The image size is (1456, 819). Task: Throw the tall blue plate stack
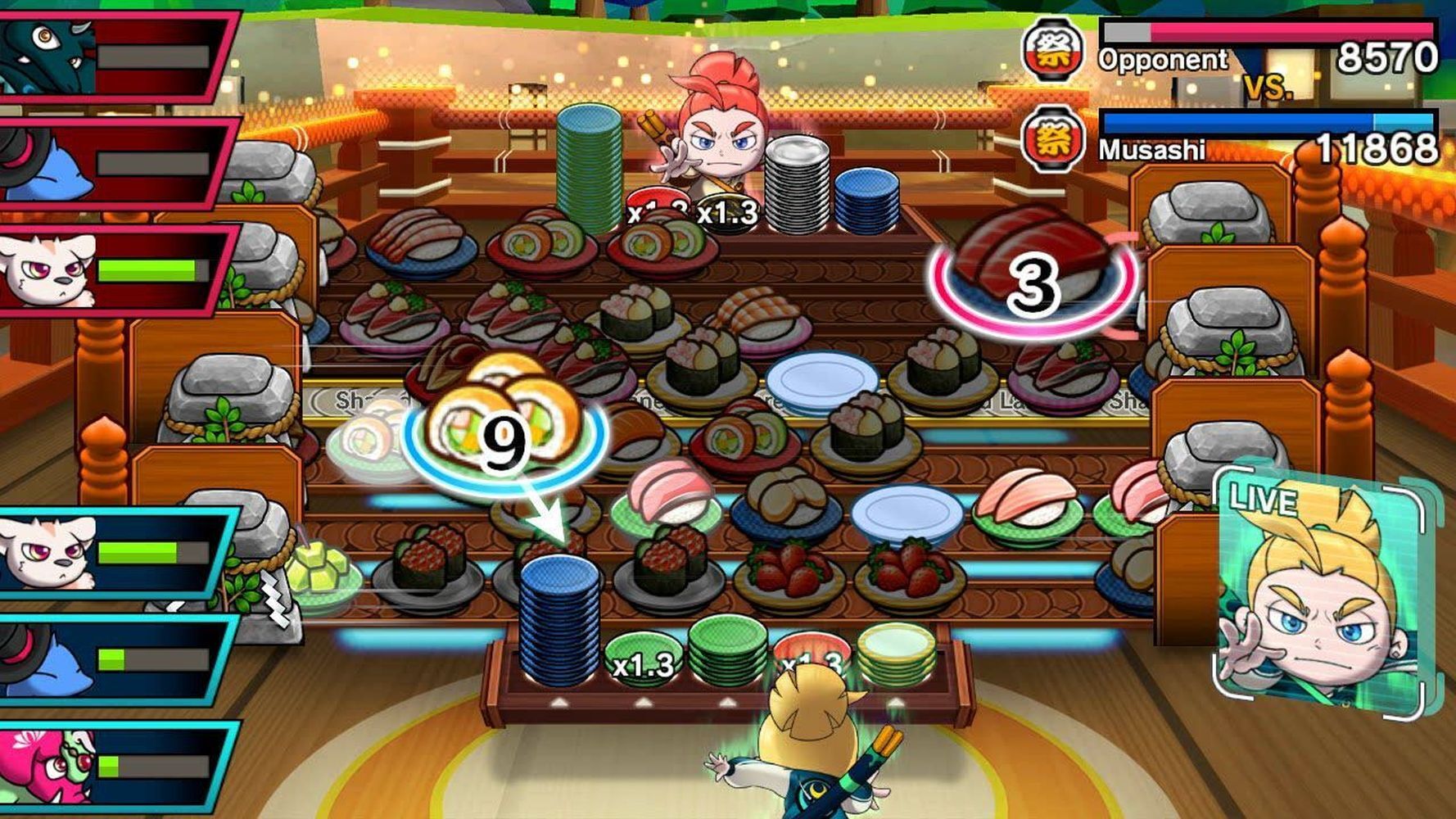(x=559, y=620)
